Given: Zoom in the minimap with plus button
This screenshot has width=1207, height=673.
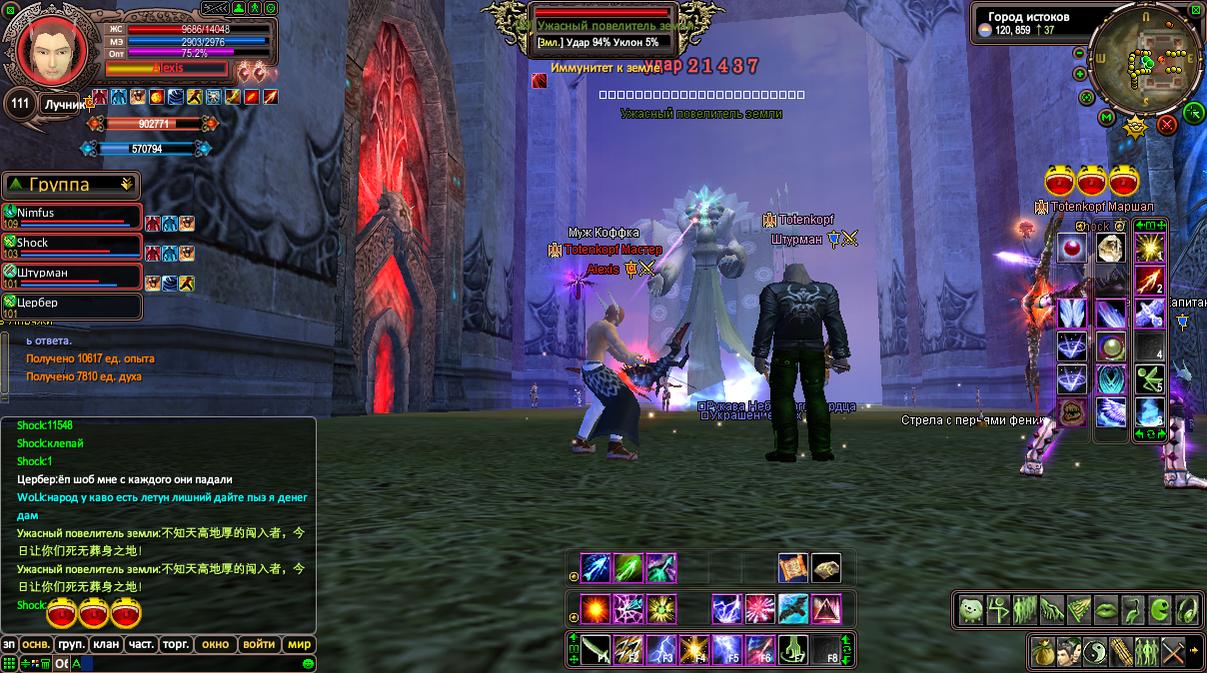Looking at the screenshot, I should 1080,74.
